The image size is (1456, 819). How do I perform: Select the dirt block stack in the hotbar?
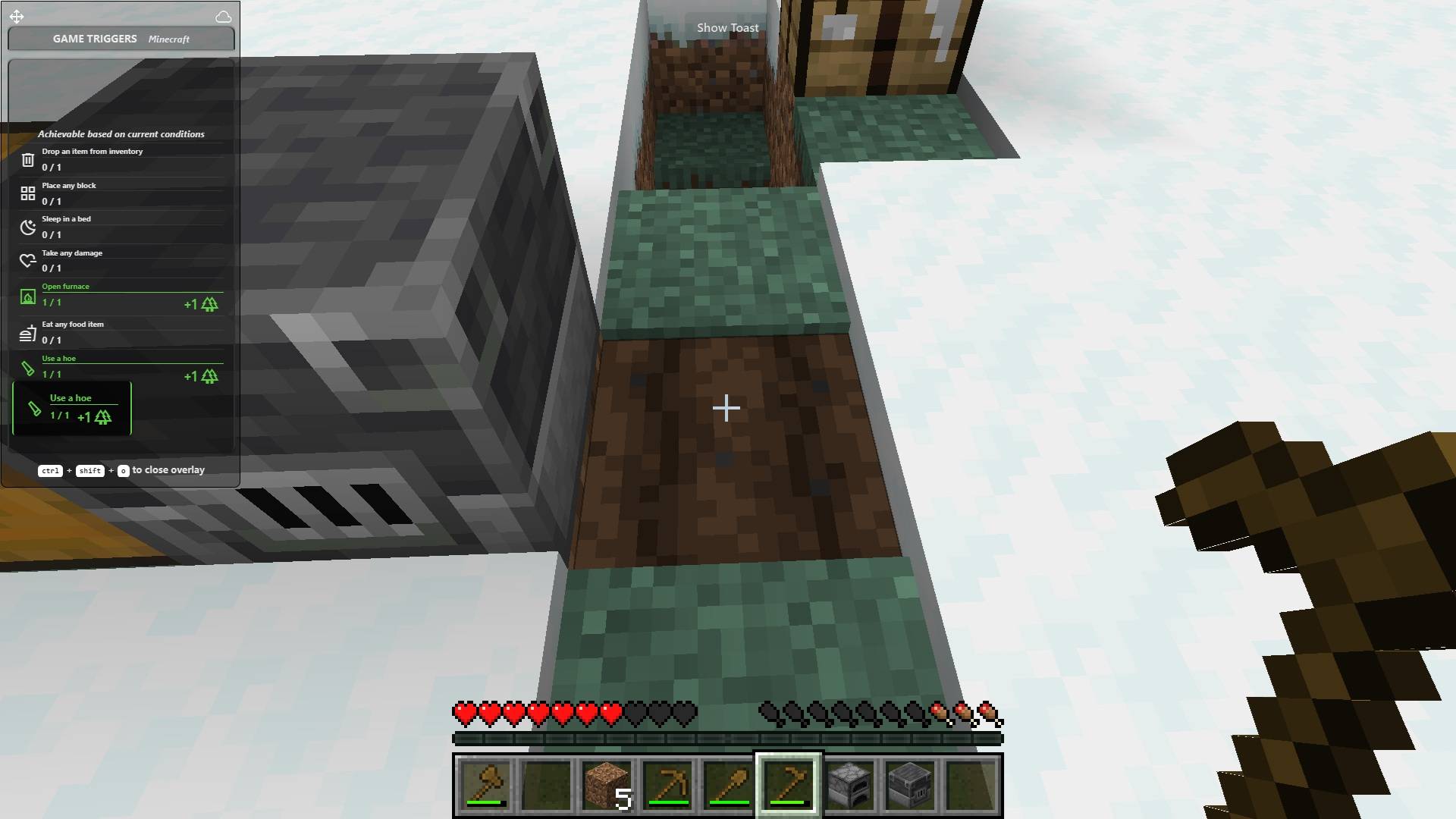click(607, 785)
